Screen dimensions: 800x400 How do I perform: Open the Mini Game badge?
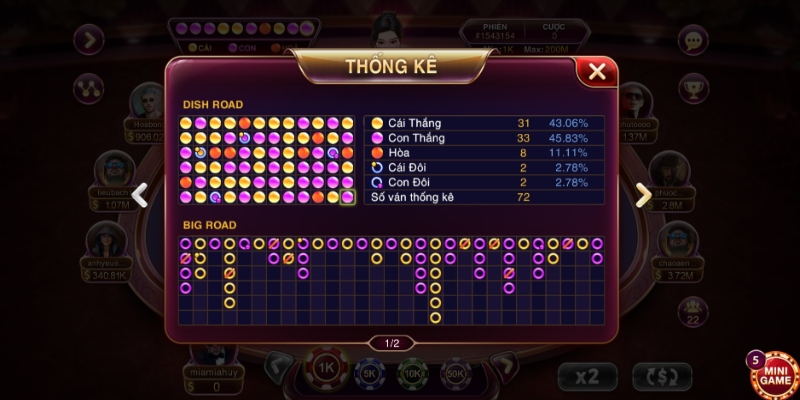coord(773,372)
